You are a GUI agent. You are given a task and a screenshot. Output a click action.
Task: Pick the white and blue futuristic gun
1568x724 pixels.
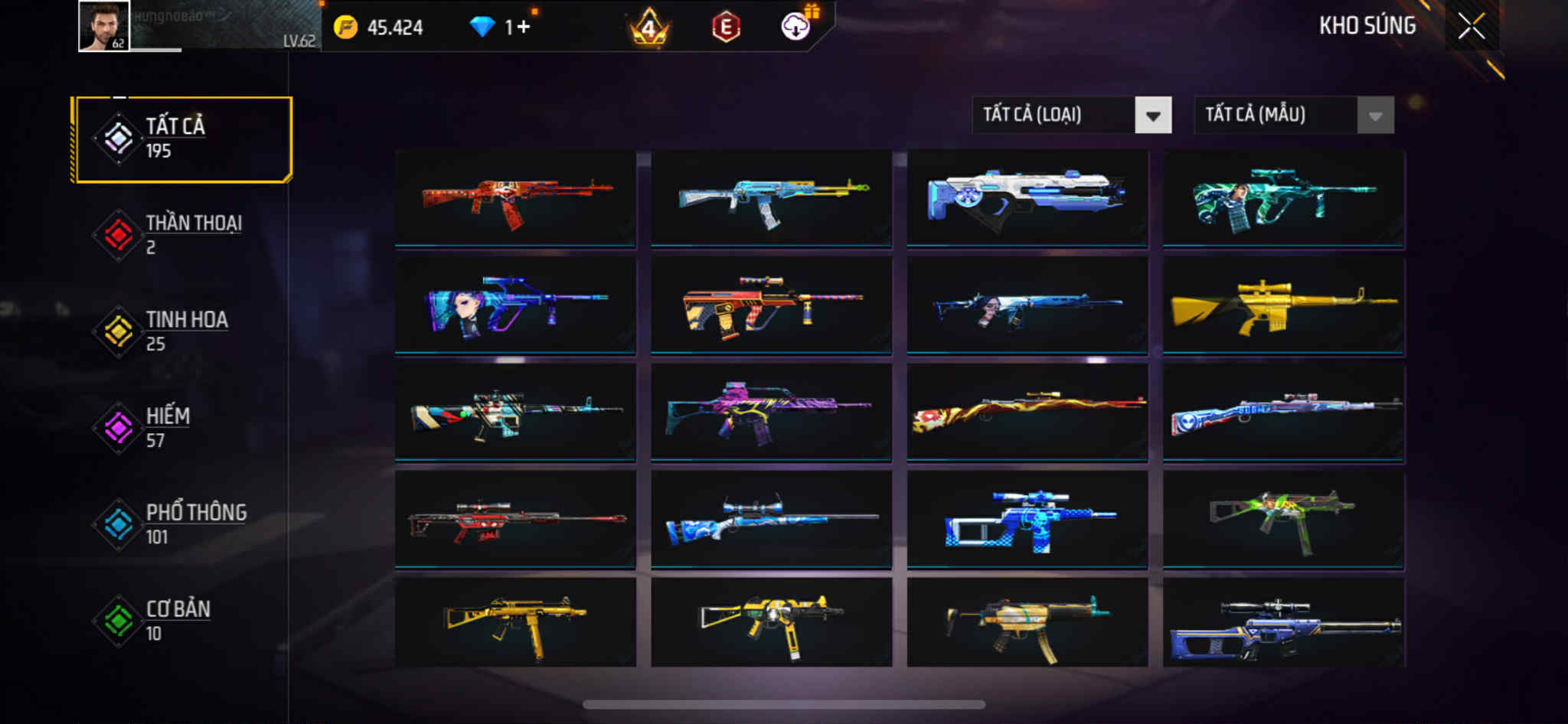click(x=1027, y=199)
